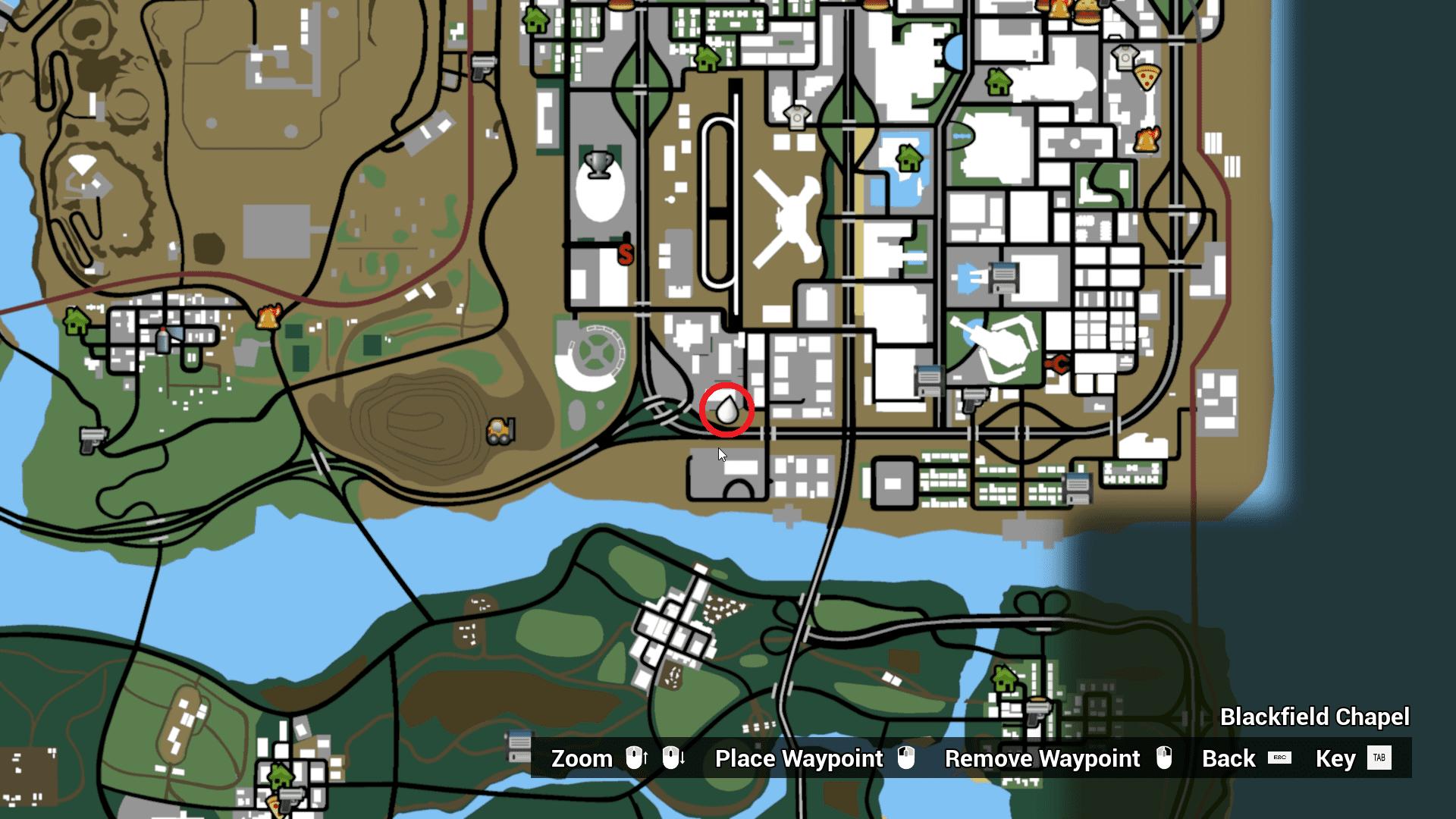Open the map Key legend
Image resolution: width=1456 pixels, height=819 pixels.
[x=1337, y=758]
